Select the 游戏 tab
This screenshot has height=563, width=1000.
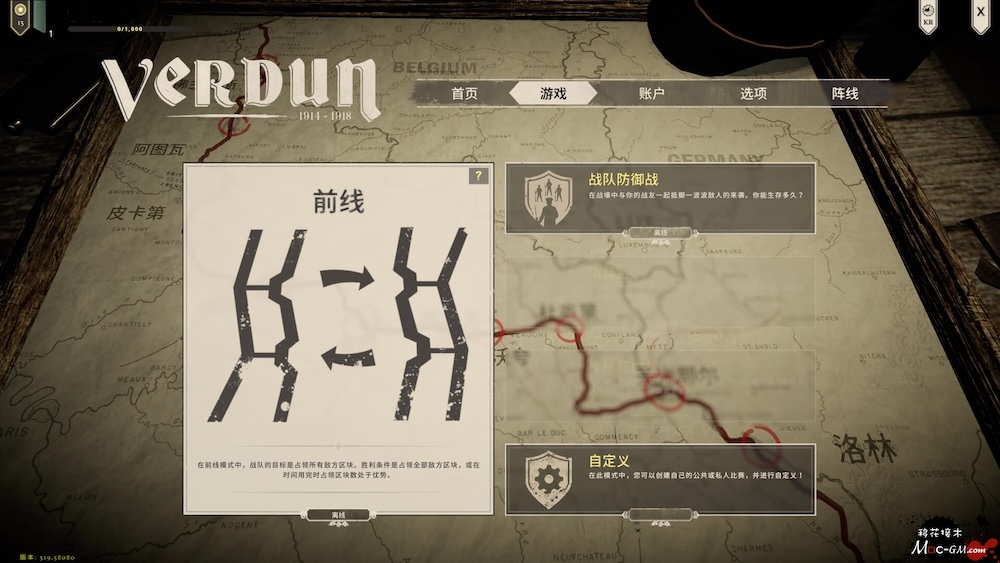[x=553, y=93]
